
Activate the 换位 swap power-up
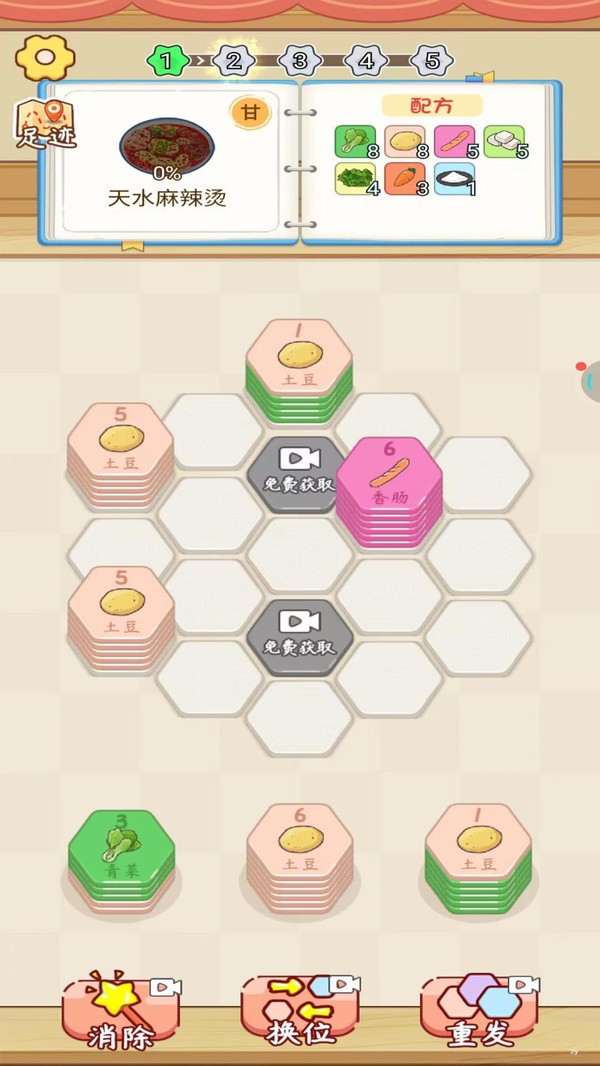click(x=299, y=1012)
